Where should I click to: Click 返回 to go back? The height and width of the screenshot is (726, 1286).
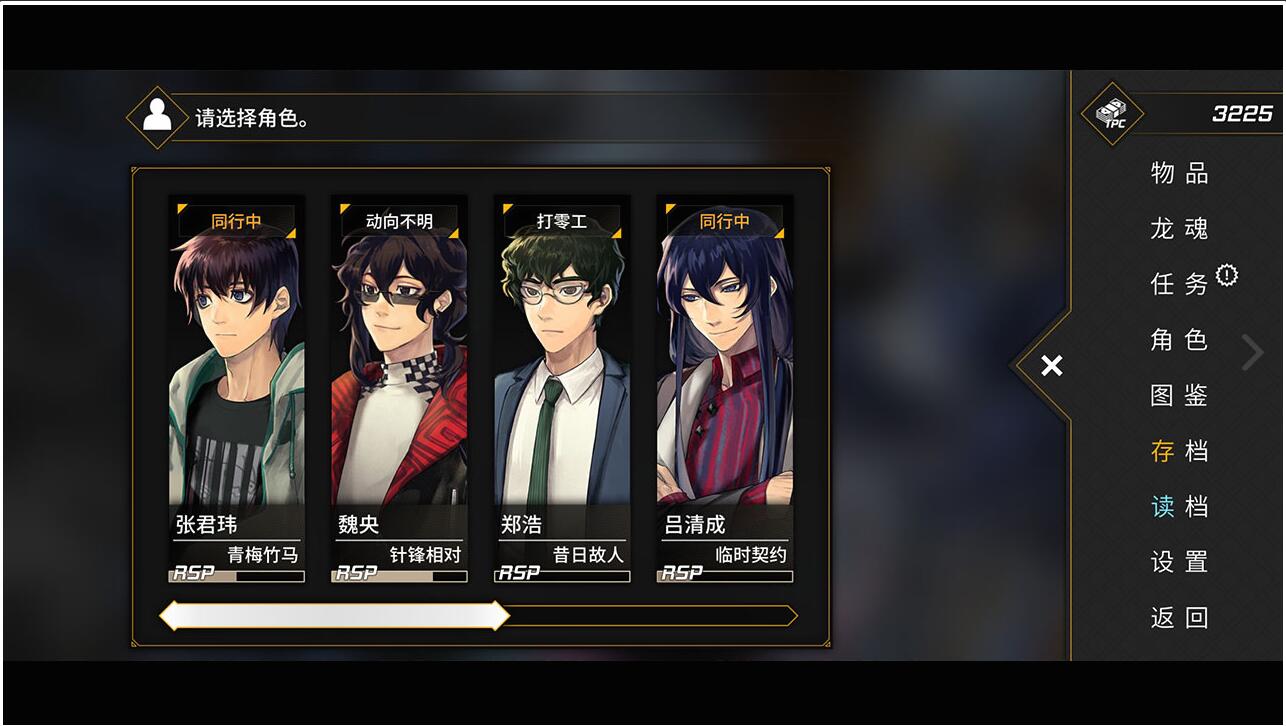(1179, 617)
